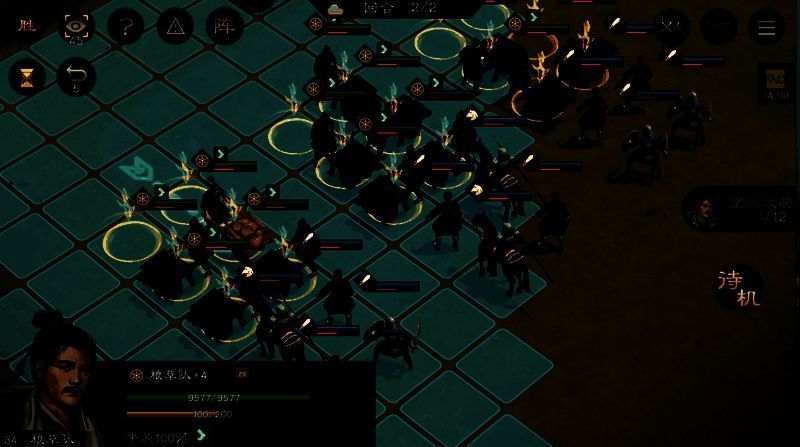800x447 pixels.
Task: Expand the terrain info green arrow
Action: (201, 435)
